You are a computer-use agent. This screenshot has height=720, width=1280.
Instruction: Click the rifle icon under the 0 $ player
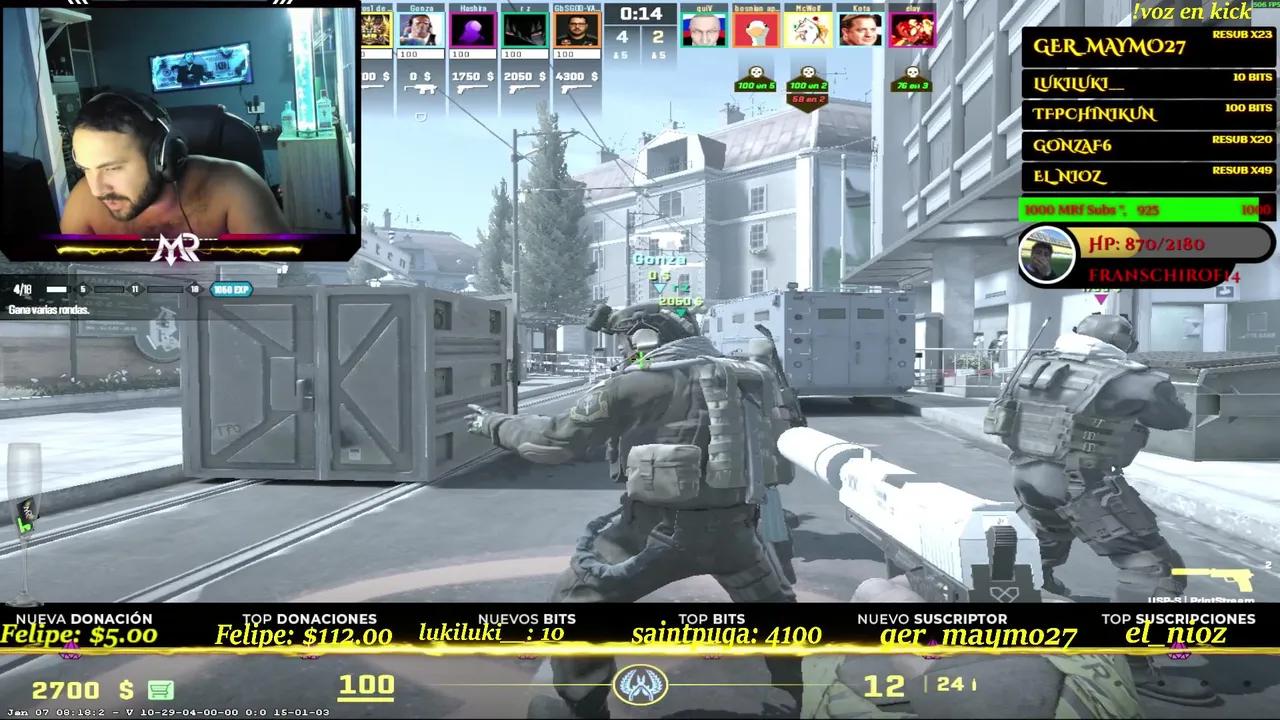pos(421,87)
